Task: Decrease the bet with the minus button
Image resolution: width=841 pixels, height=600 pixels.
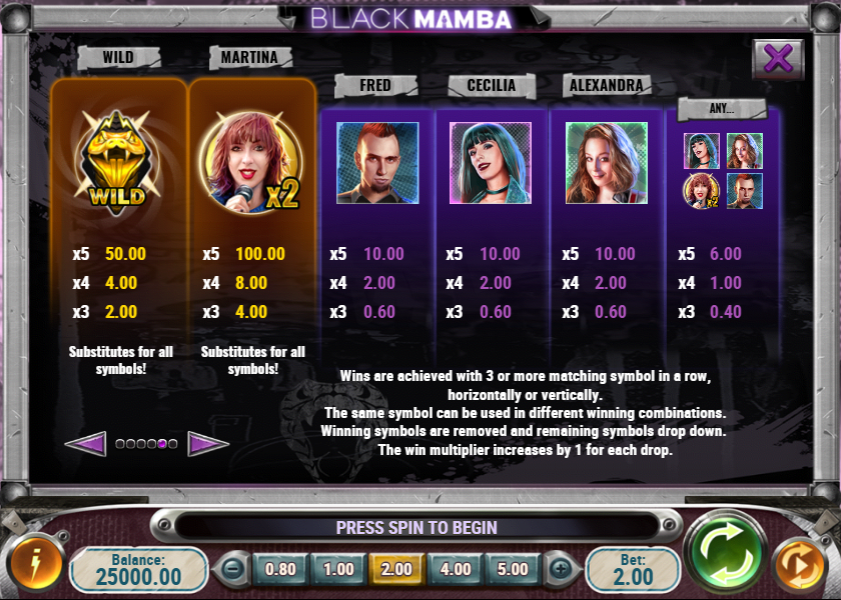Action: click(x=232, y=569)
